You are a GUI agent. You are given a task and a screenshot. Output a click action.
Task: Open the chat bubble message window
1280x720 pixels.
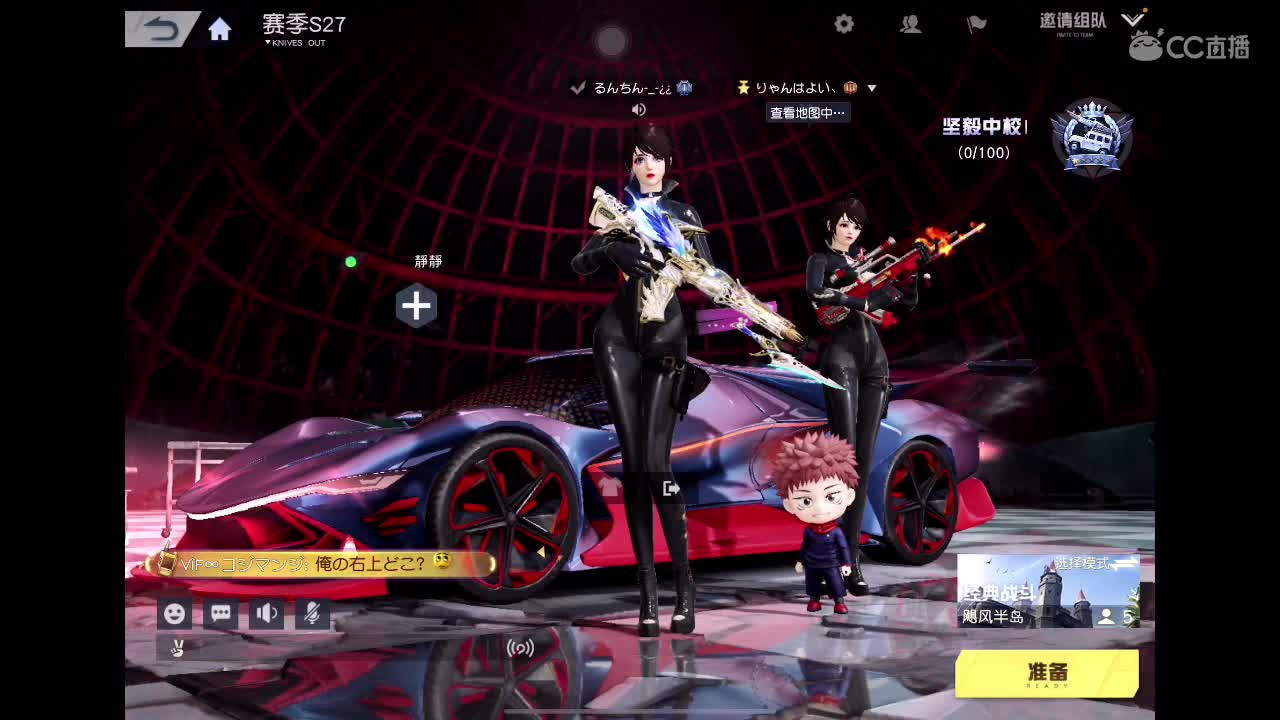(220, 613)
